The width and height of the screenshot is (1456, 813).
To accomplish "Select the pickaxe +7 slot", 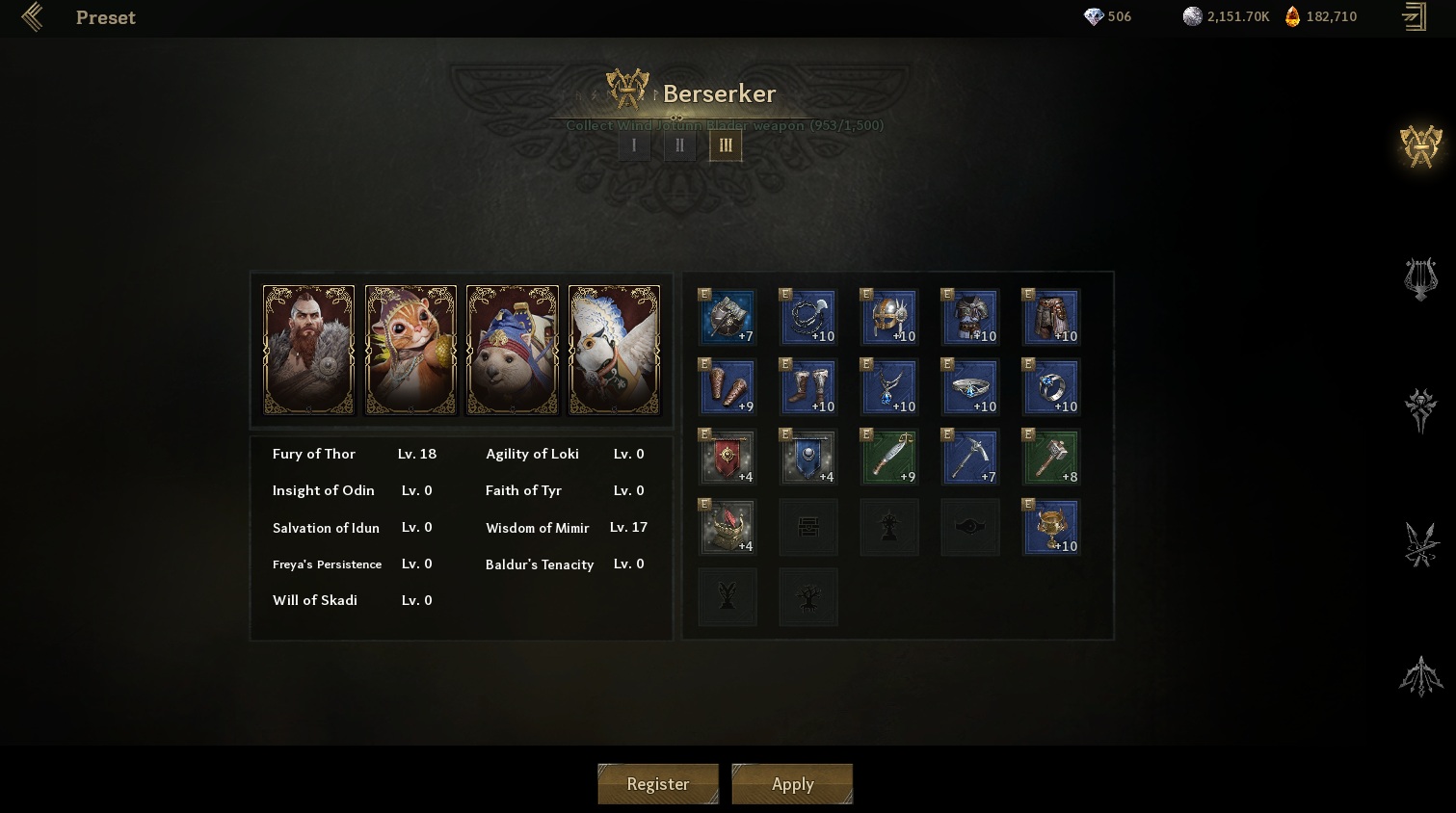I will (x=969, y=458).
